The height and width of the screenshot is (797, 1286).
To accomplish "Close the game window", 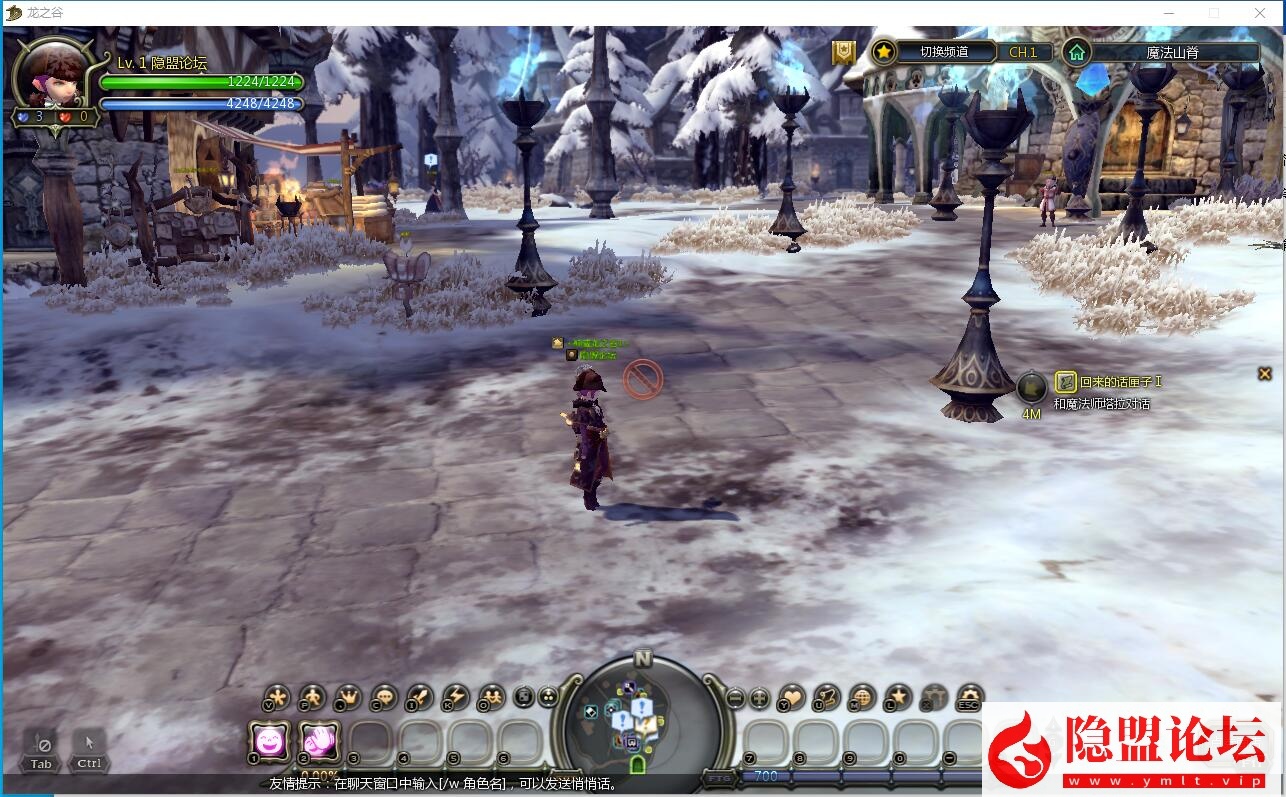I will (x=1260, y=13).
